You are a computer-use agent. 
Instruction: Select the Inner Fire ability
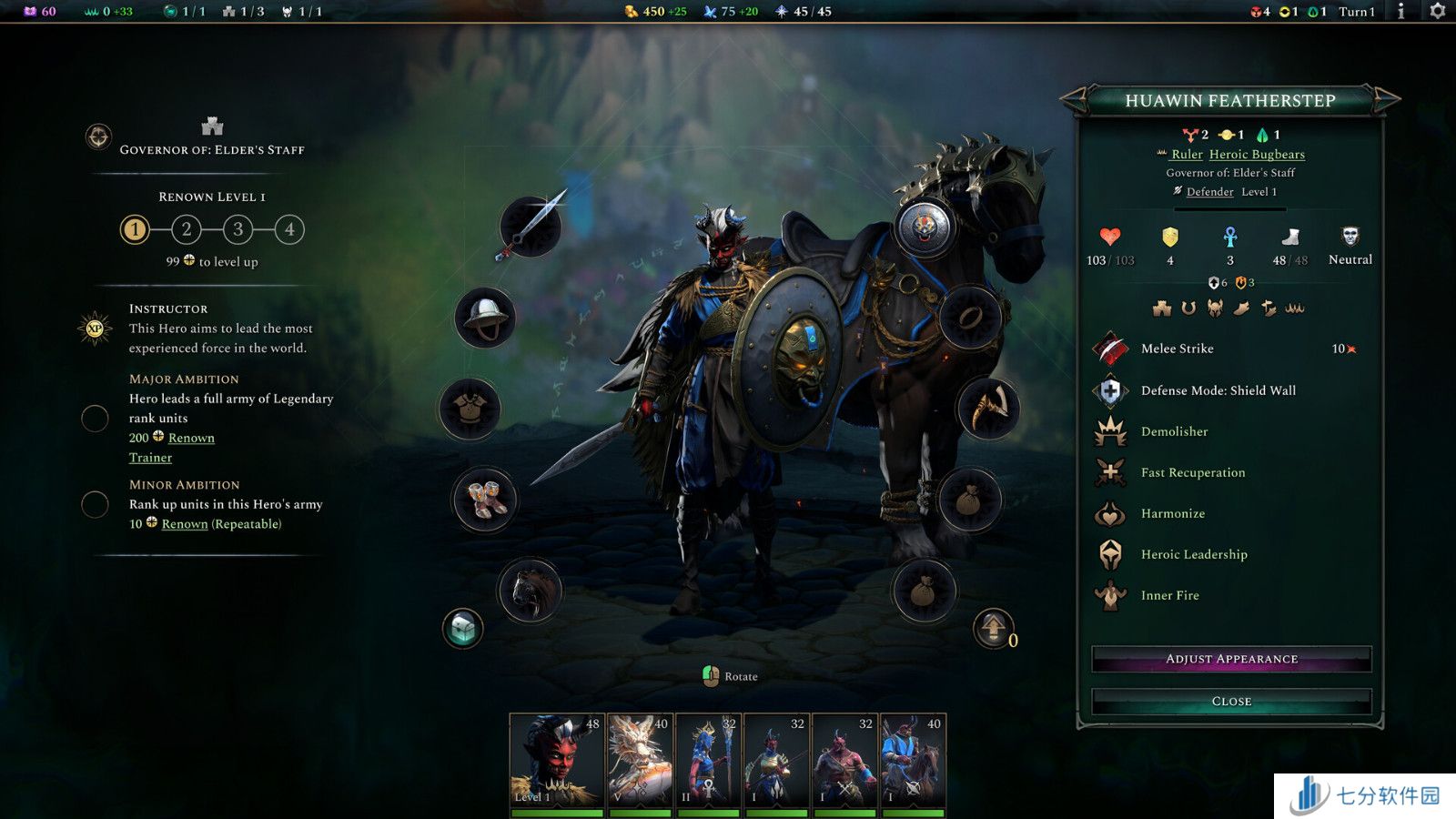click(1169, 595)
